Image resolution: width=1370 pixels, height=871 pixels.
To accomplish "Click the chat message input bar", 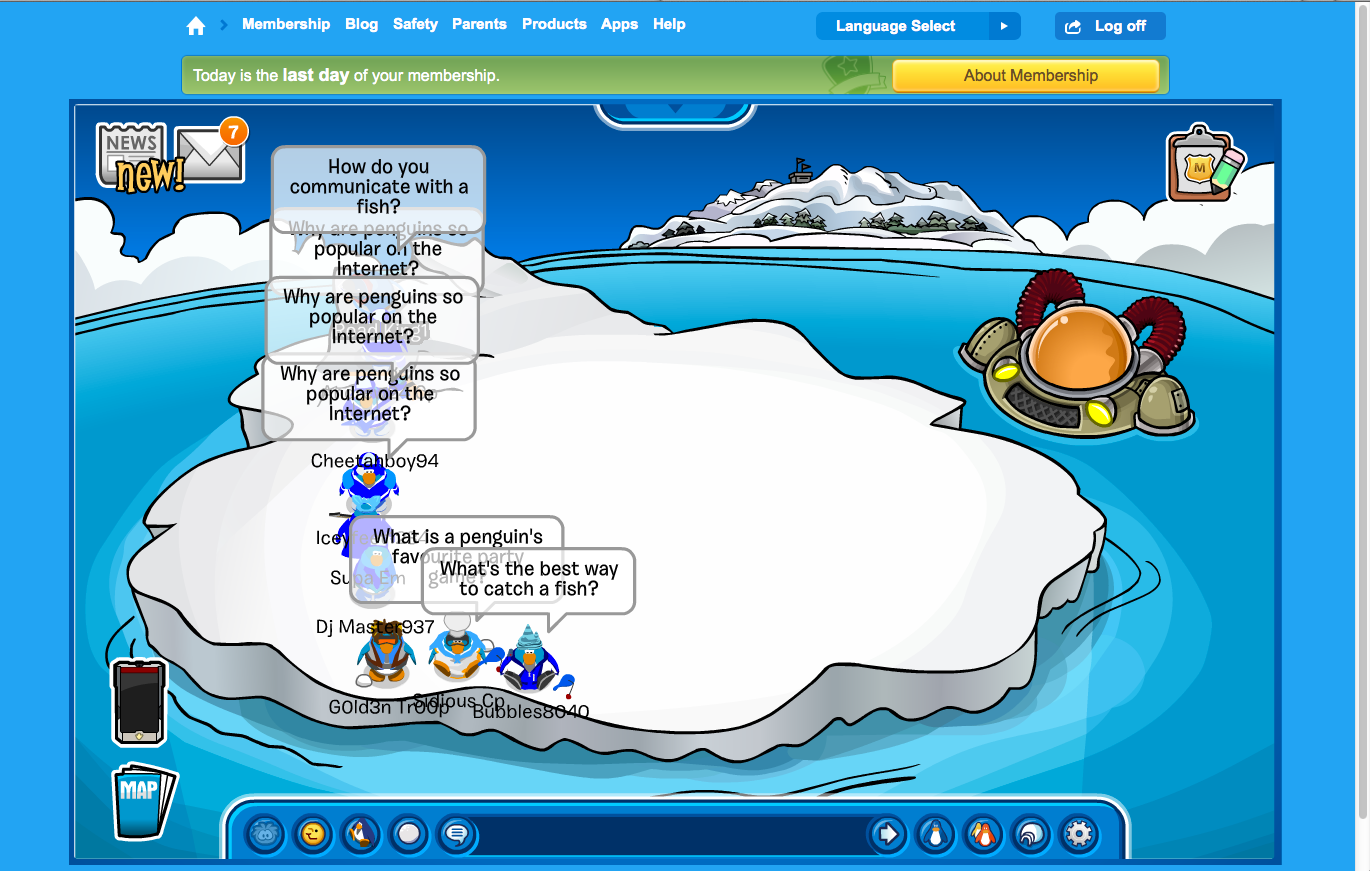I will pos(670,834).
